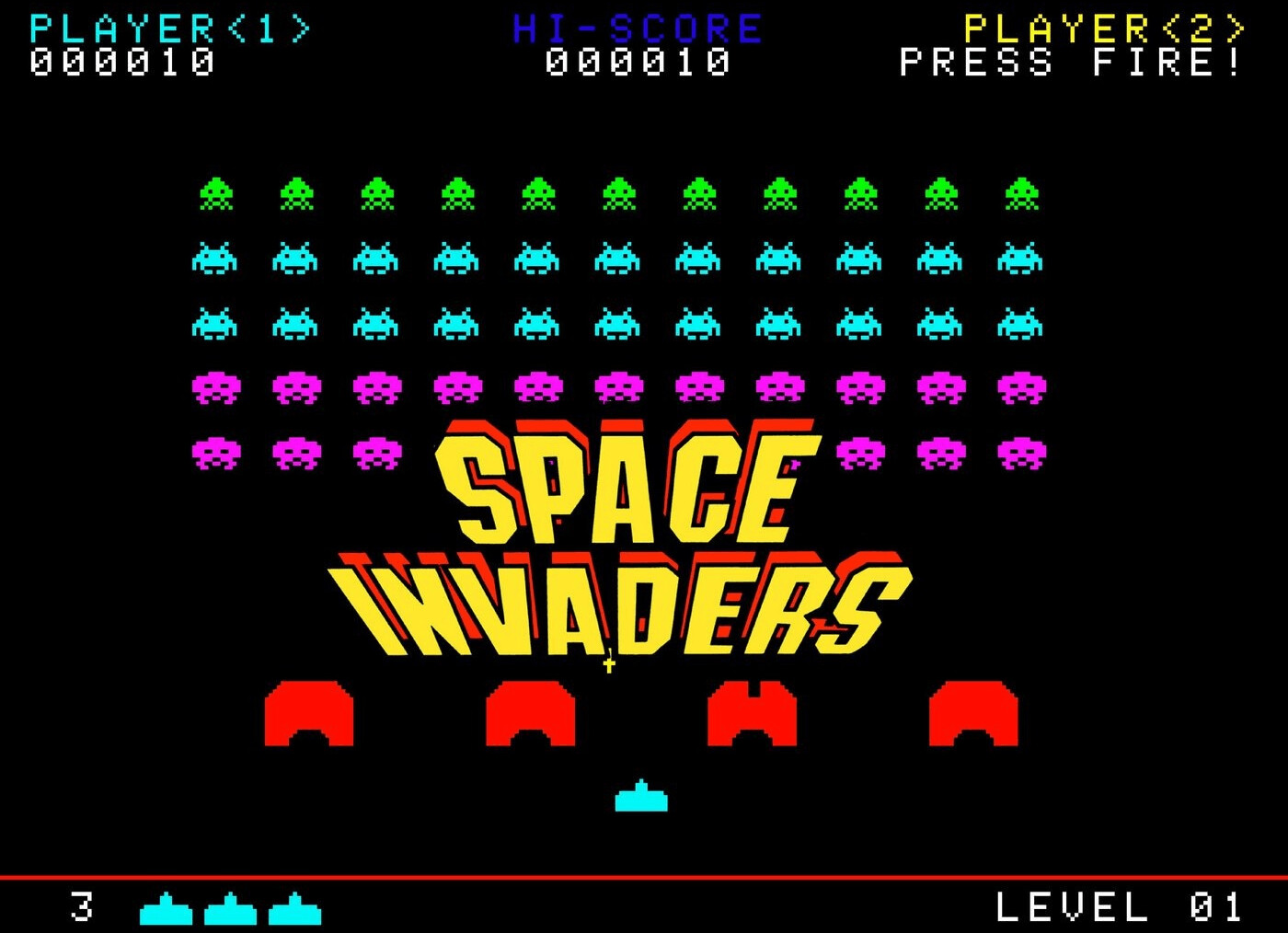Click the lives counter showing 3

pyautogui.click(x=81, y=907)
